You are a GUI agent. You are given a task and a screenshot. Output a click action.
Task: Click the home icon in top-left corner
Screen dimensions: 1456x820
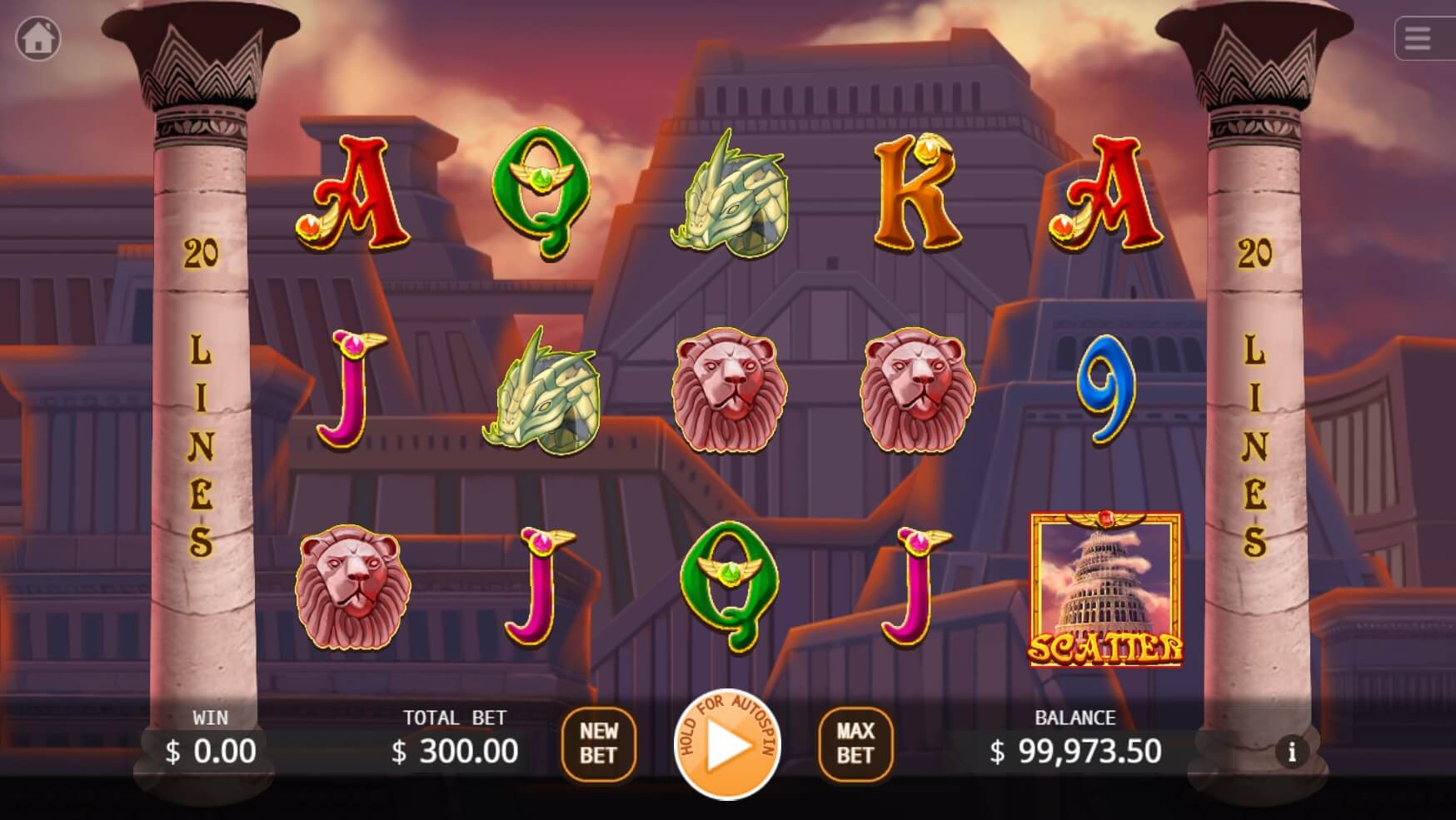[x=38, y=38]
